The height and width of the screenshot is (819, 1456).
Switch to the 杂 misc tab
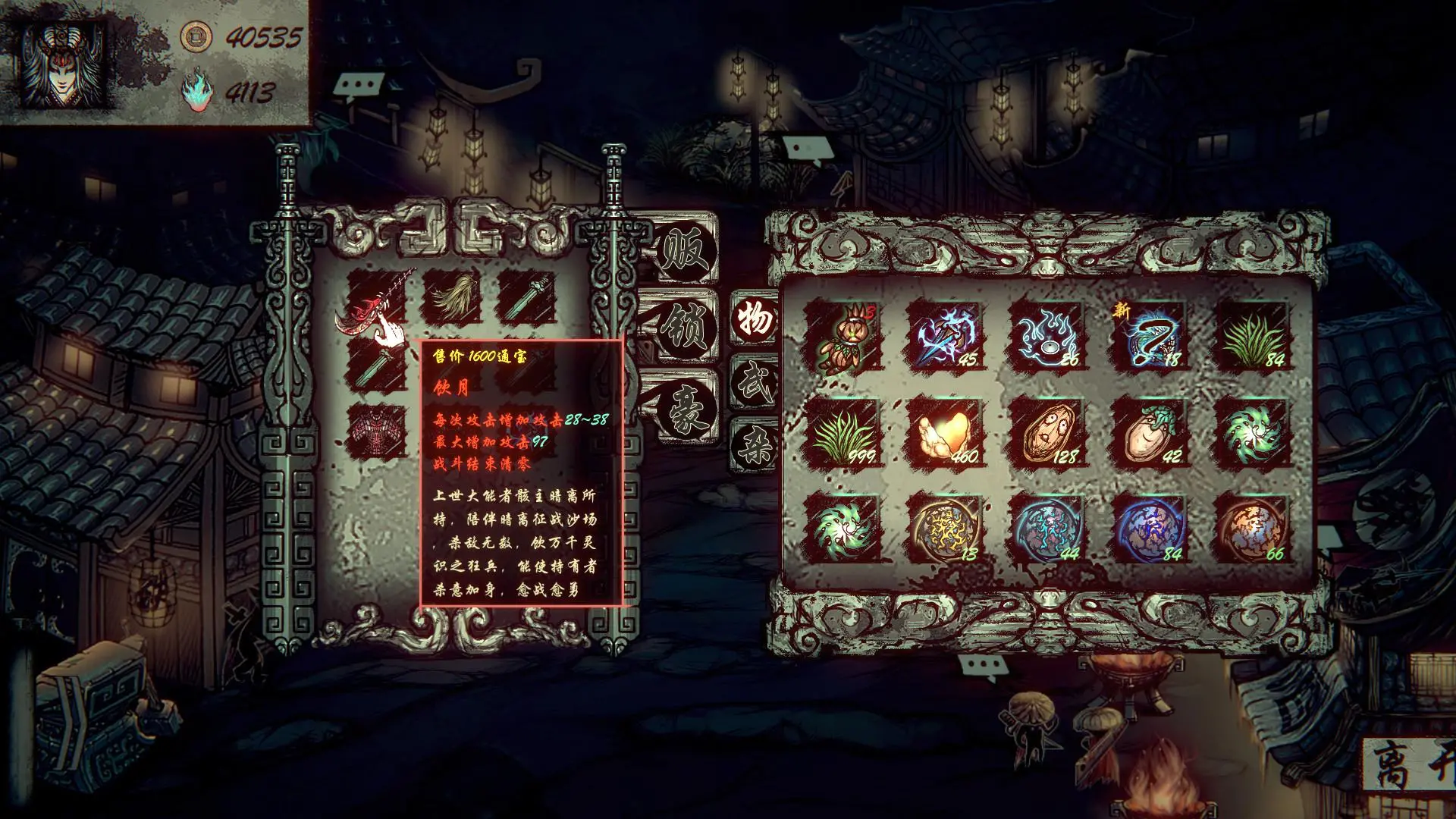(755, 444)
